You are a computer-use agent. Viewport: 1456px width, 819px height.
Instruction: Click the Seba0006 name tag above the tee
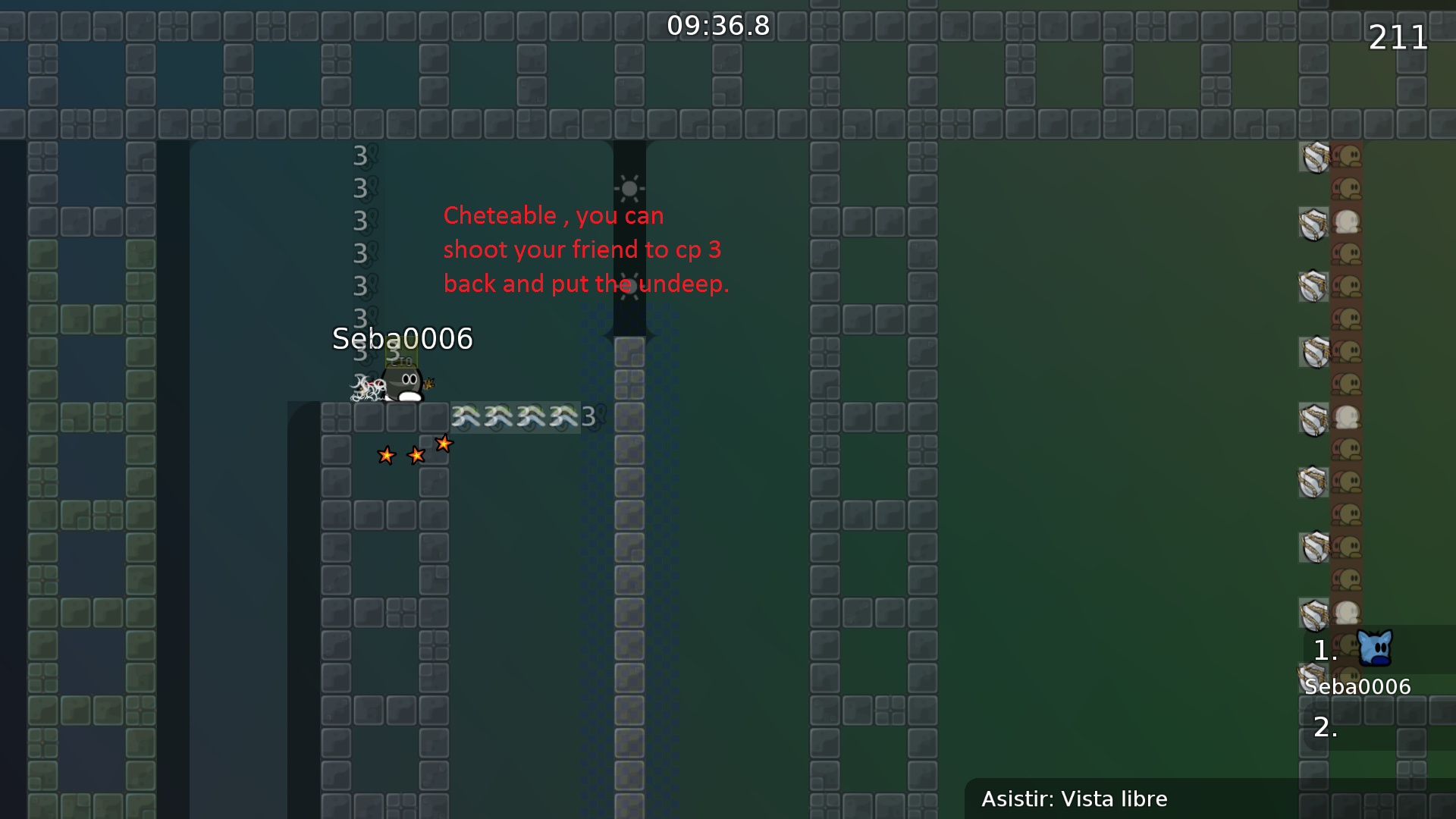[x=402, y=339]
